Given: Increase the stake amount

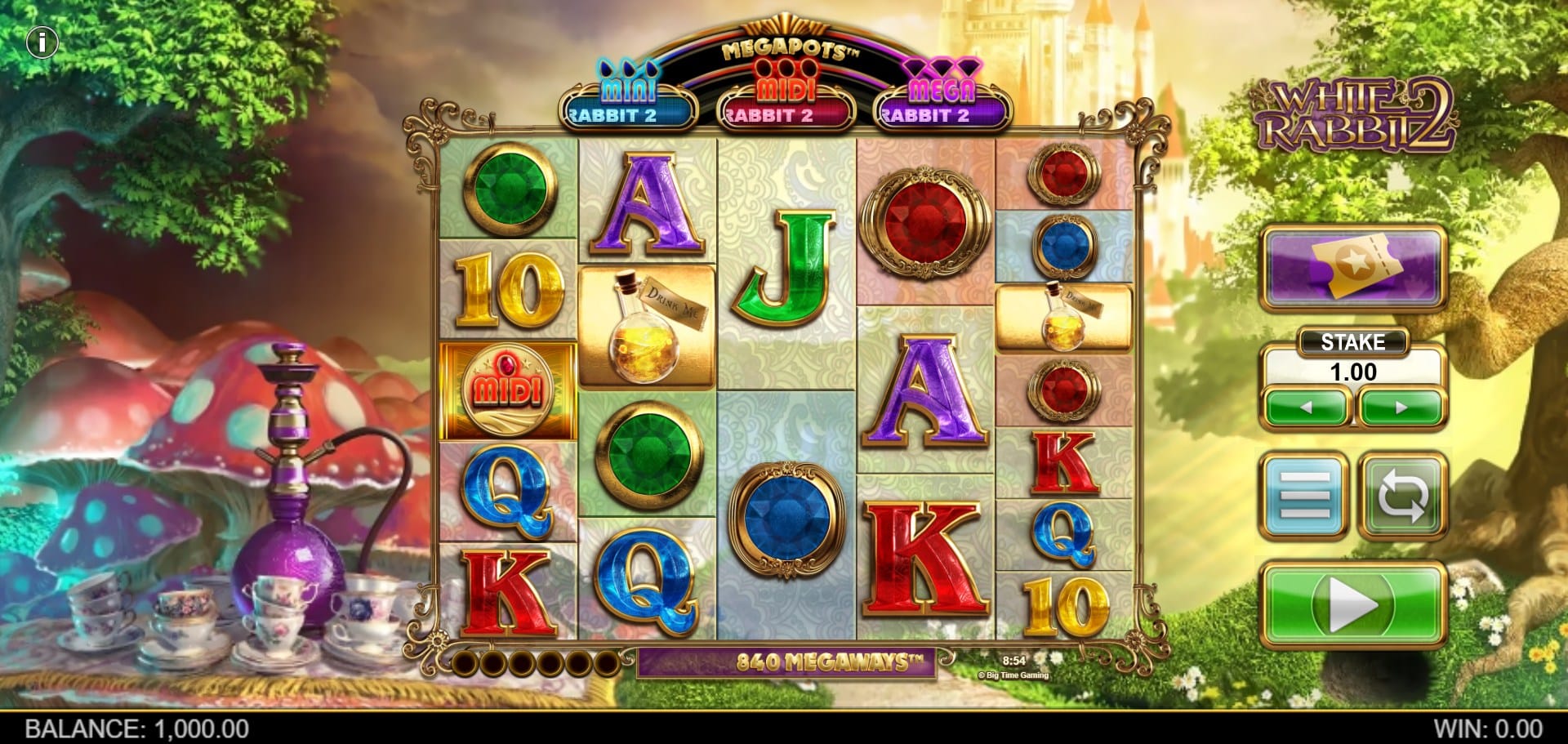Looking at the screenshot, I should pyautogui.click(x=1401, y=407).
